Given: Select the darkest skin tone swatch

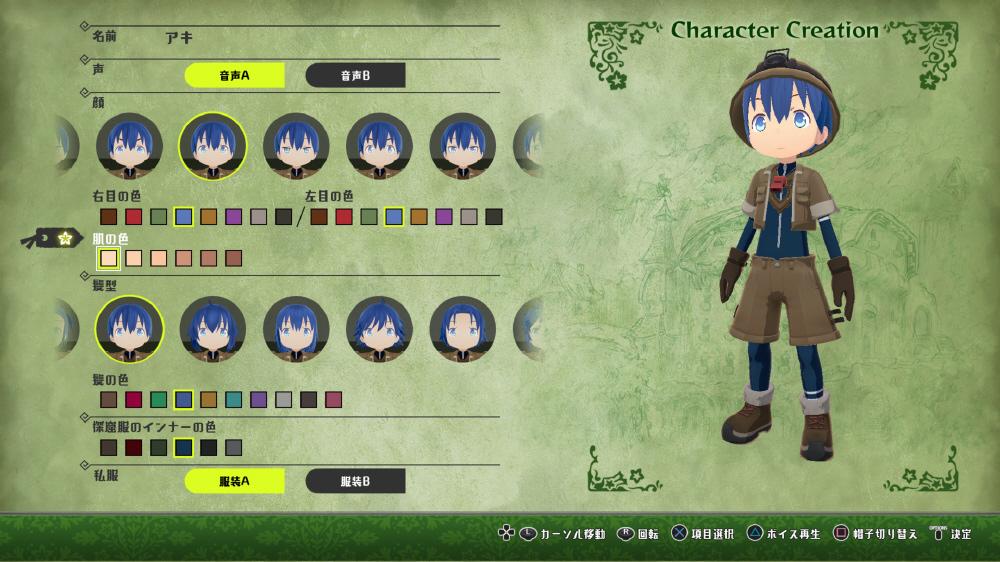Looking at the screenshot, I should click(234, 259).
